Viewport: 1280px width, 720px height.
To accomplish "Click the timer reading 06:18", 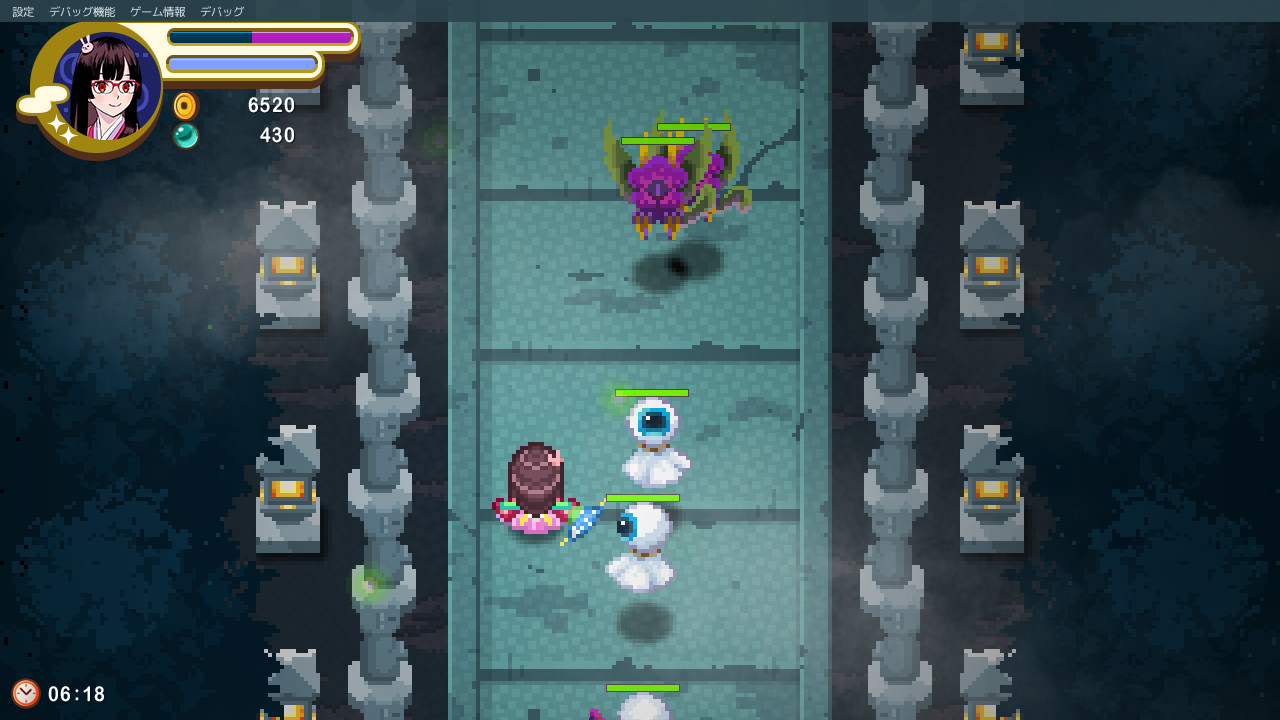I will pos(75,693).
